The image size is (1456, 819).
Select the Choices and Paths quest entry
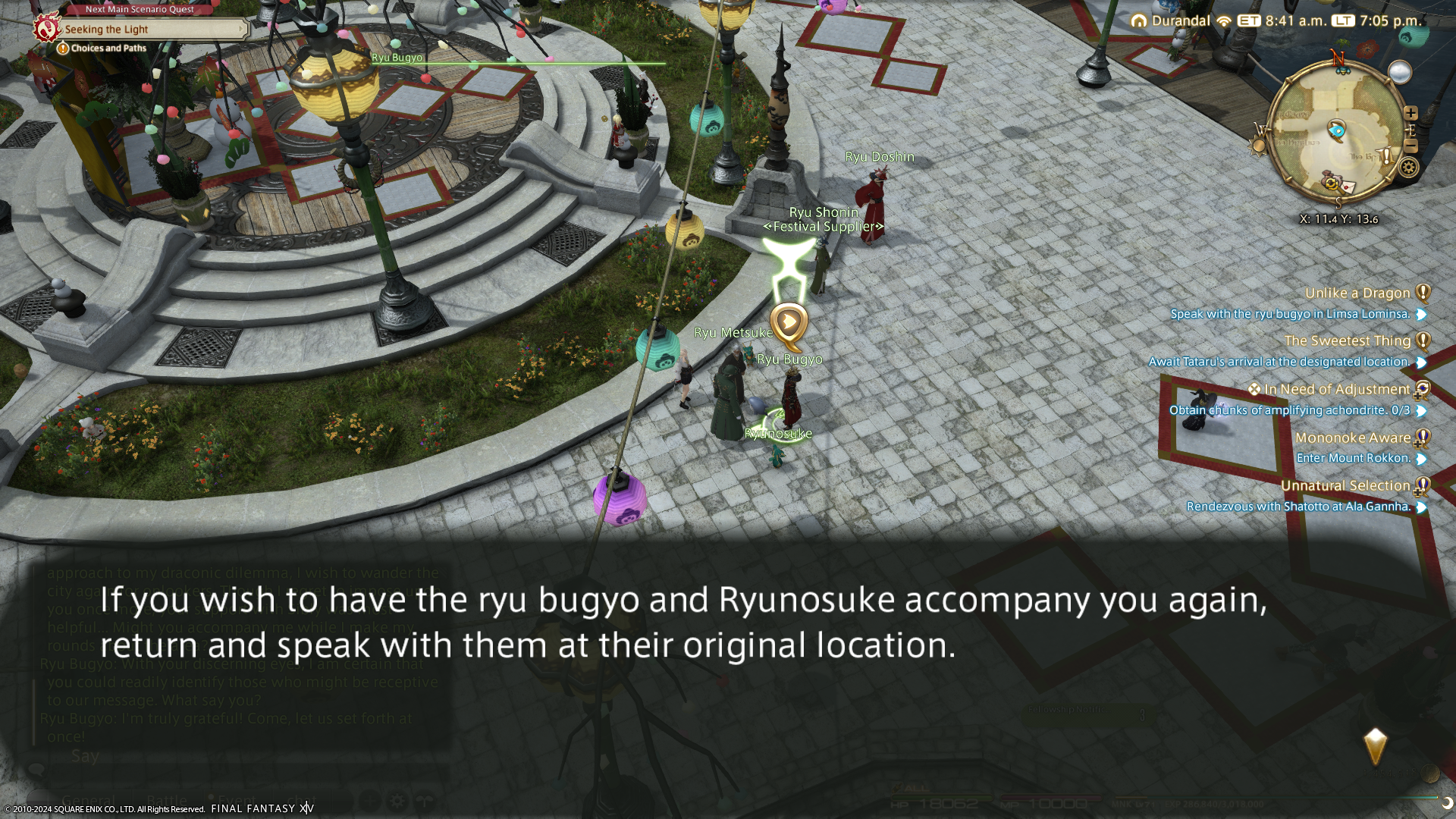coord(108,49)
